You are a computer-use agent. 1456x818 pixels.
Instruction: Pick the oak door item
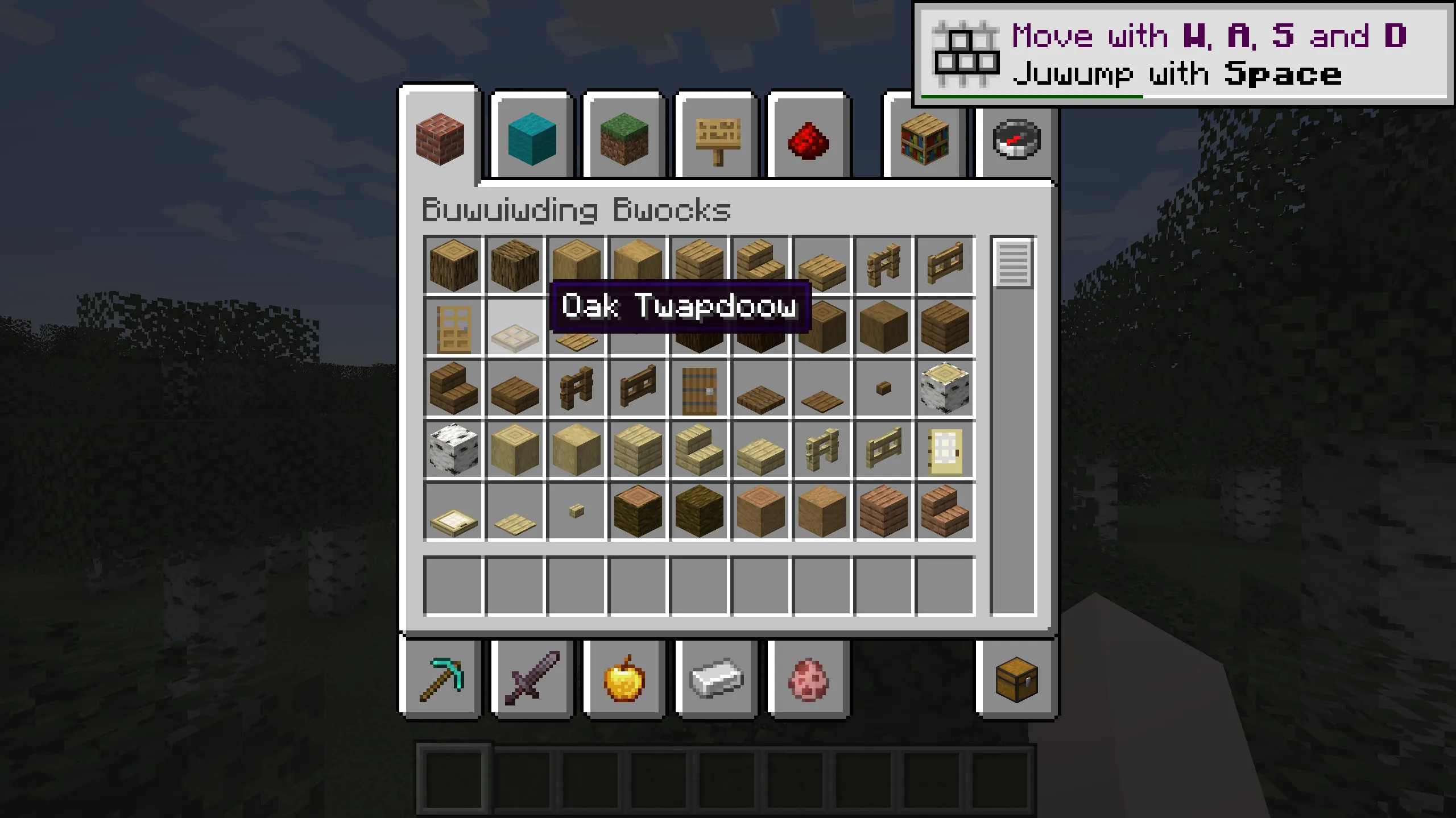(452, 327)
